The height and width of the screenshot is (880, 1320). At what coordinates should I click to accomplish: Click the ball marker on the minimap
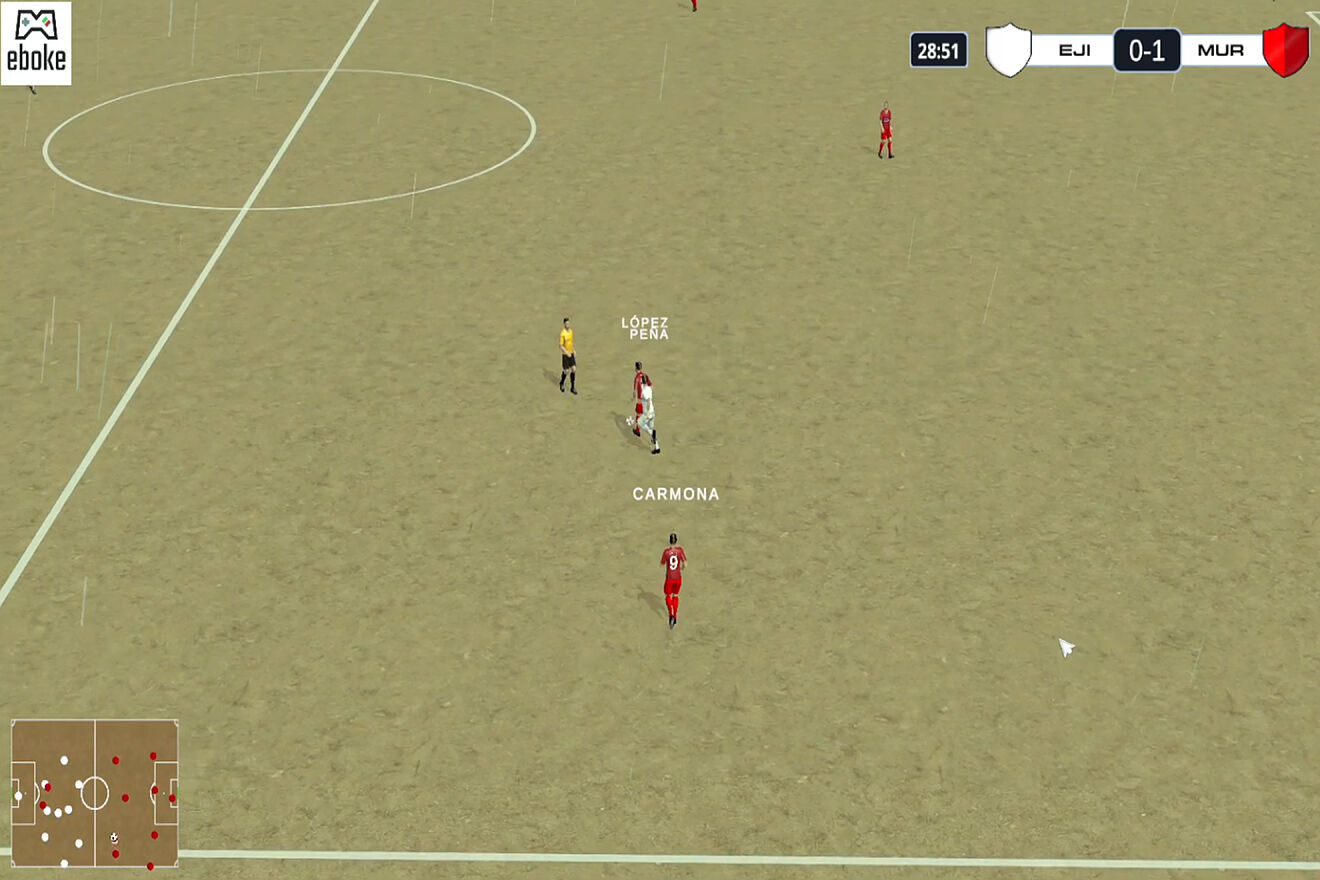pyautogui.click(x=114, y=837)
